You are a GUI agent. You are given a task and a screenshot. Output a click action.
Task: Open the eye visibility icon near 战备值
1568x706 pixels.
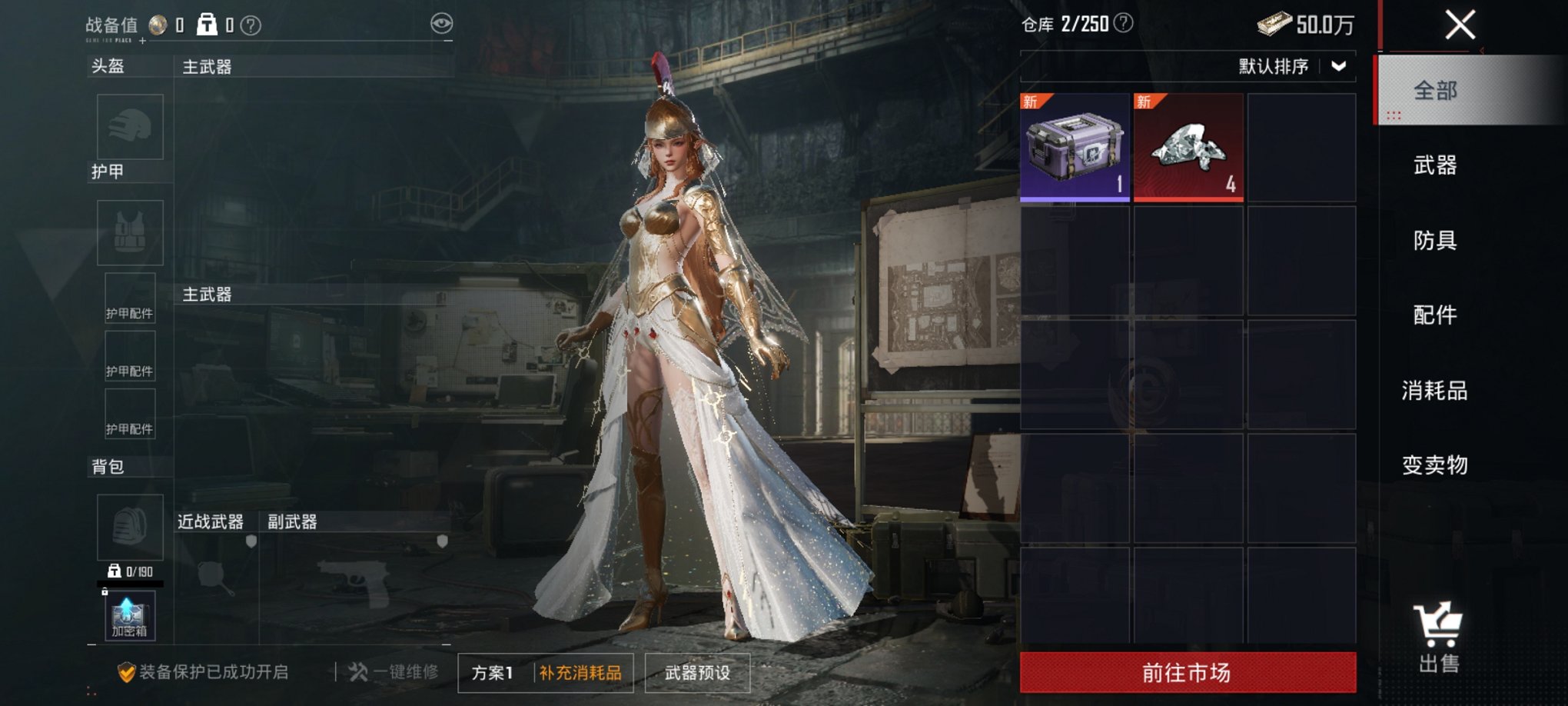pos(440,25)
